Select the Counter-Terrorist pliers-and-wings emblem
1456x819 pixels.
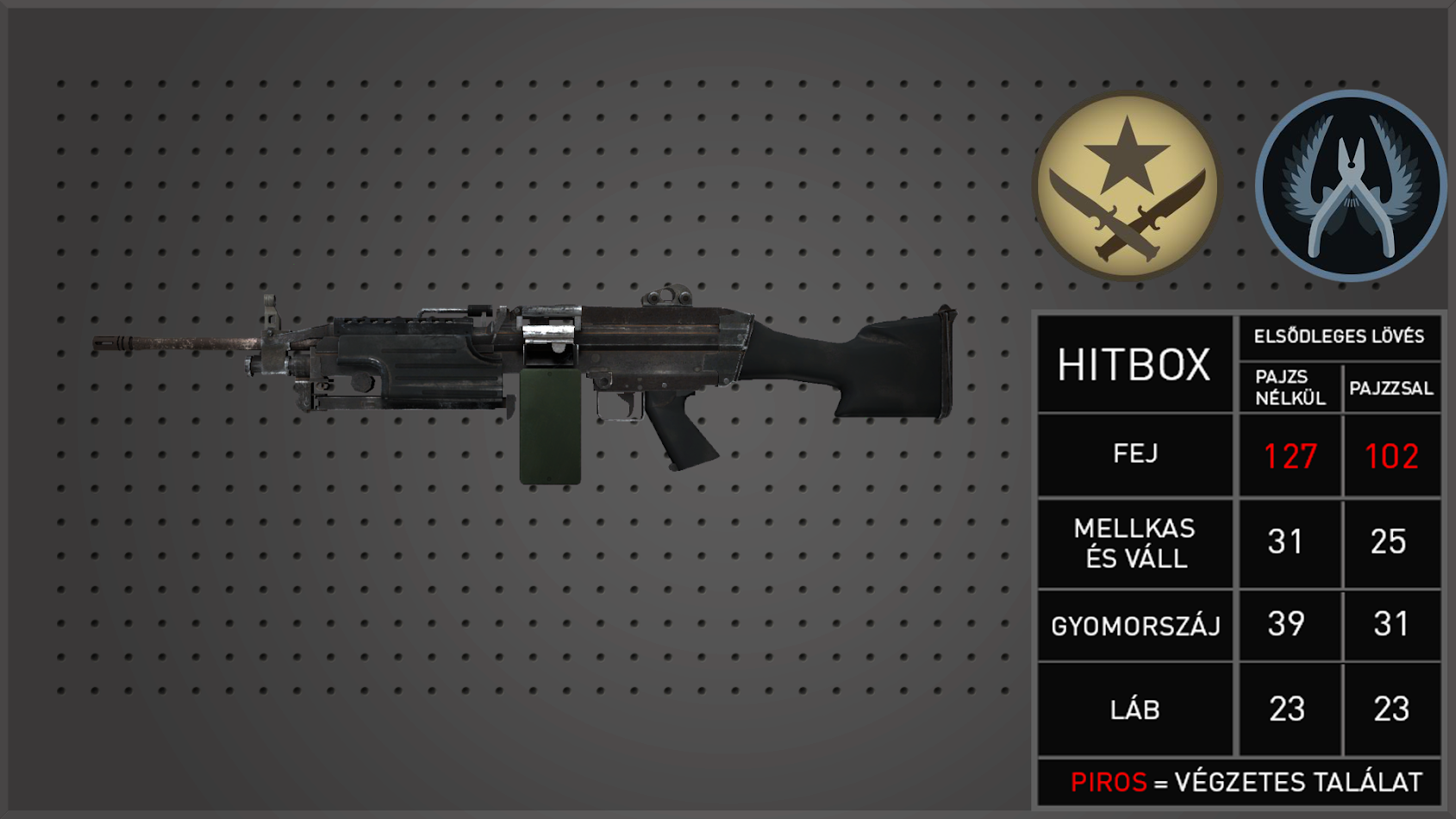[1350, 186]
